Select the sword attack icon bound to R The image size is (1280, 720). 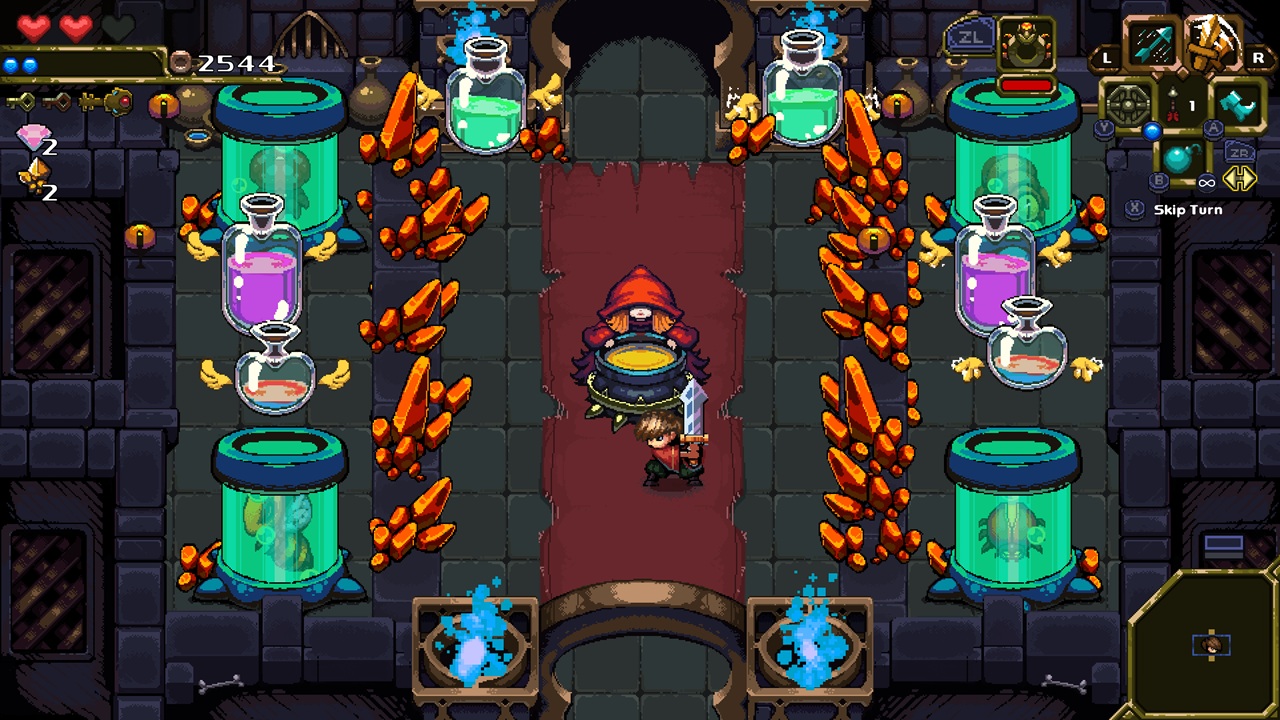tap(1211, 42)
